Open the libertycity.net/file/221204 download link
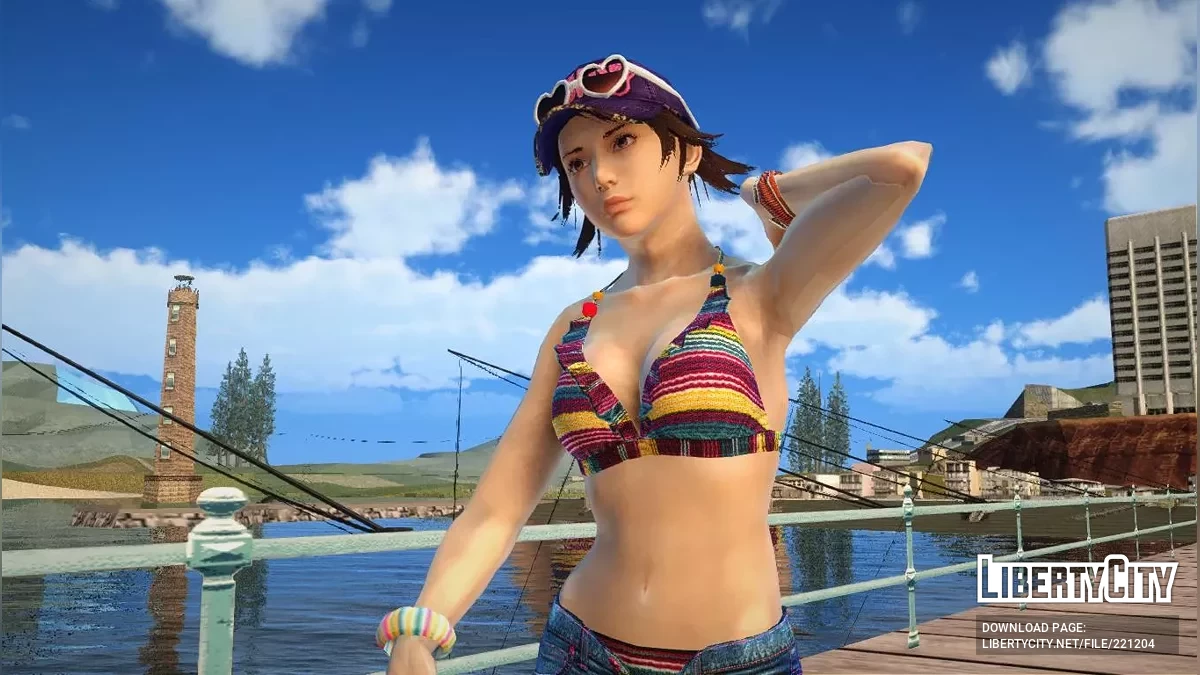This screenshot has width=1200, height=675. click(x=1068, y=644)
